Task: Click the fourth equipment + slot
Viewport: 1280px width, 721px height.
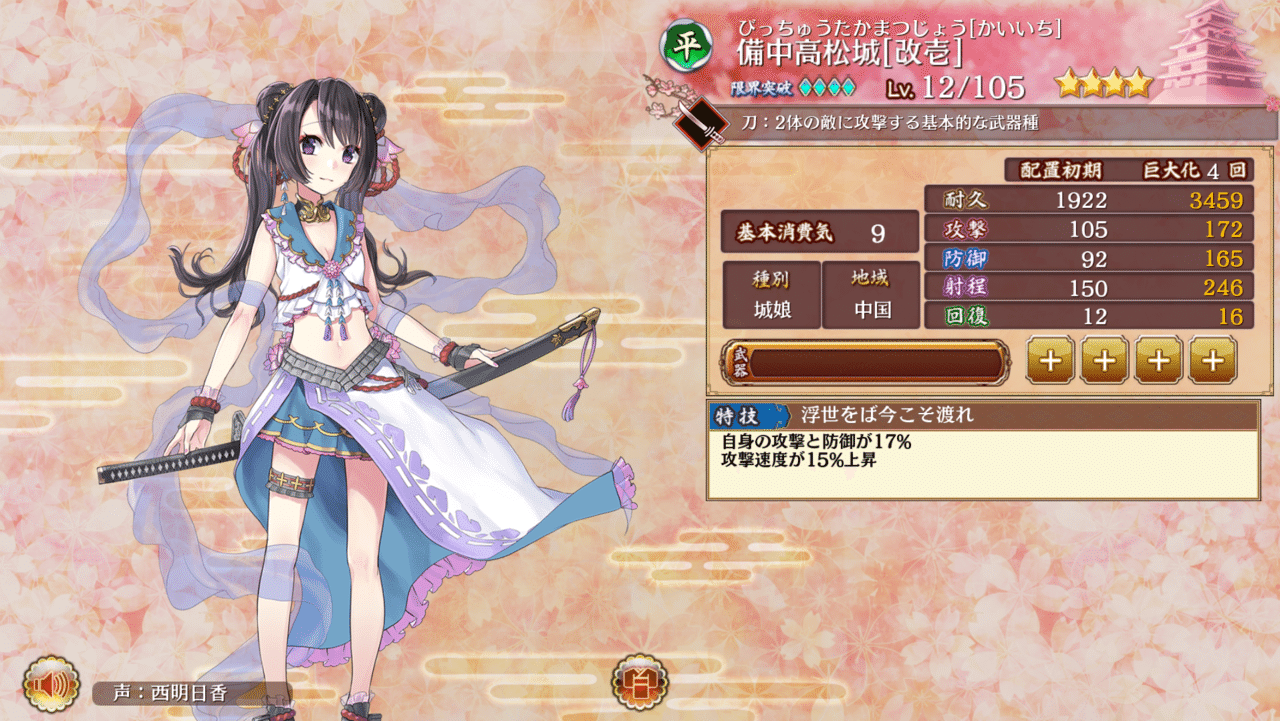Action: pos(1214,360)
